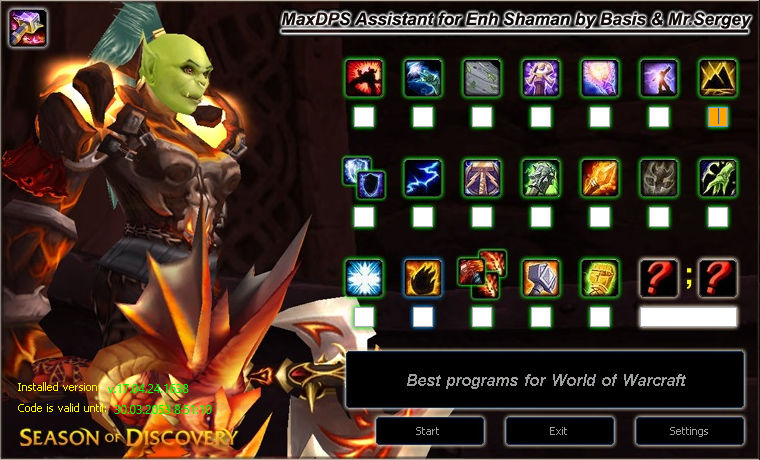
Task: Check the box below the frost burst icon
Action: pos(364,317)
